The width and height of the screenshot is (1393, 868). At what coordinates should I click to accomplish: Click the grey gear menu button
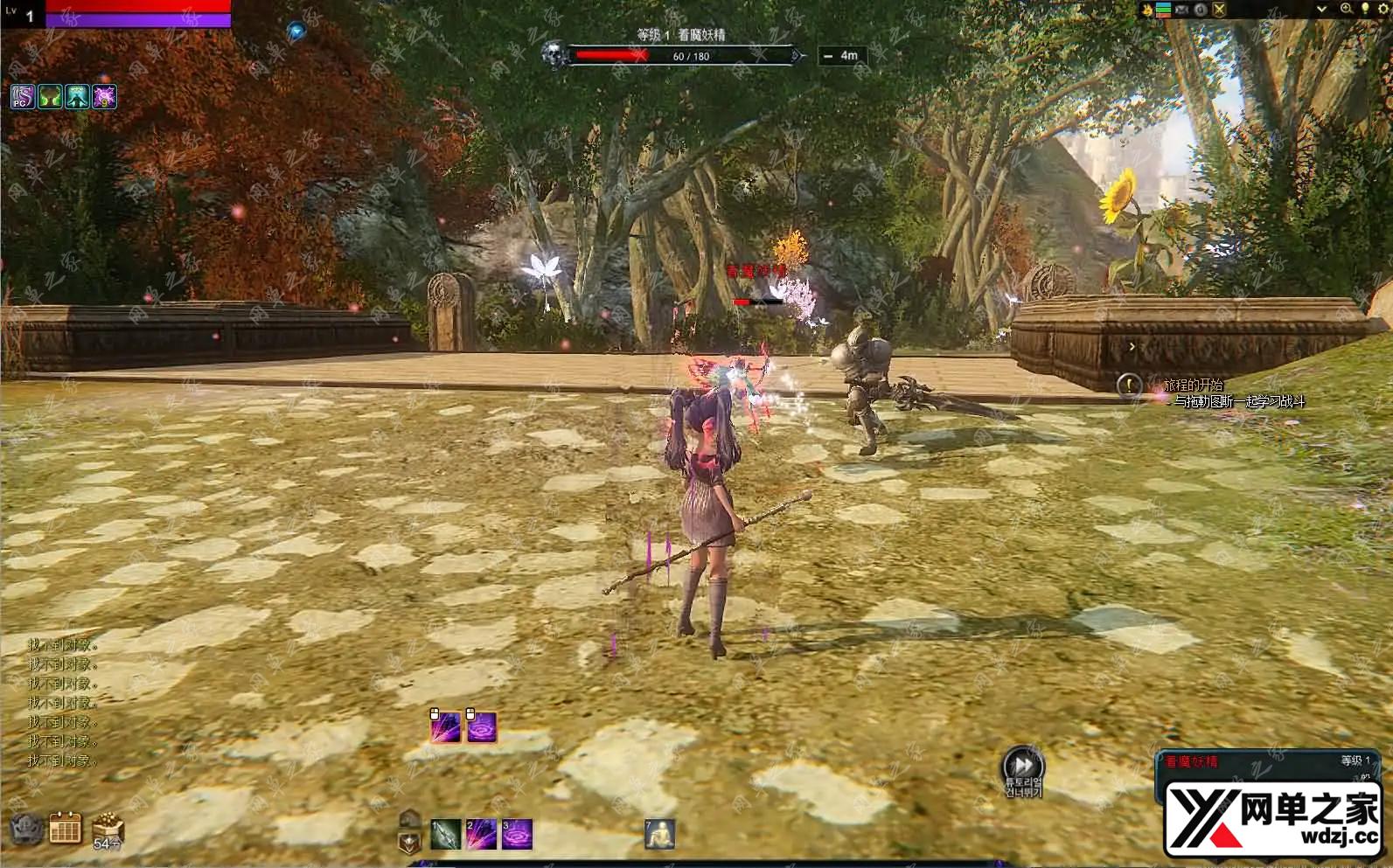26,828
